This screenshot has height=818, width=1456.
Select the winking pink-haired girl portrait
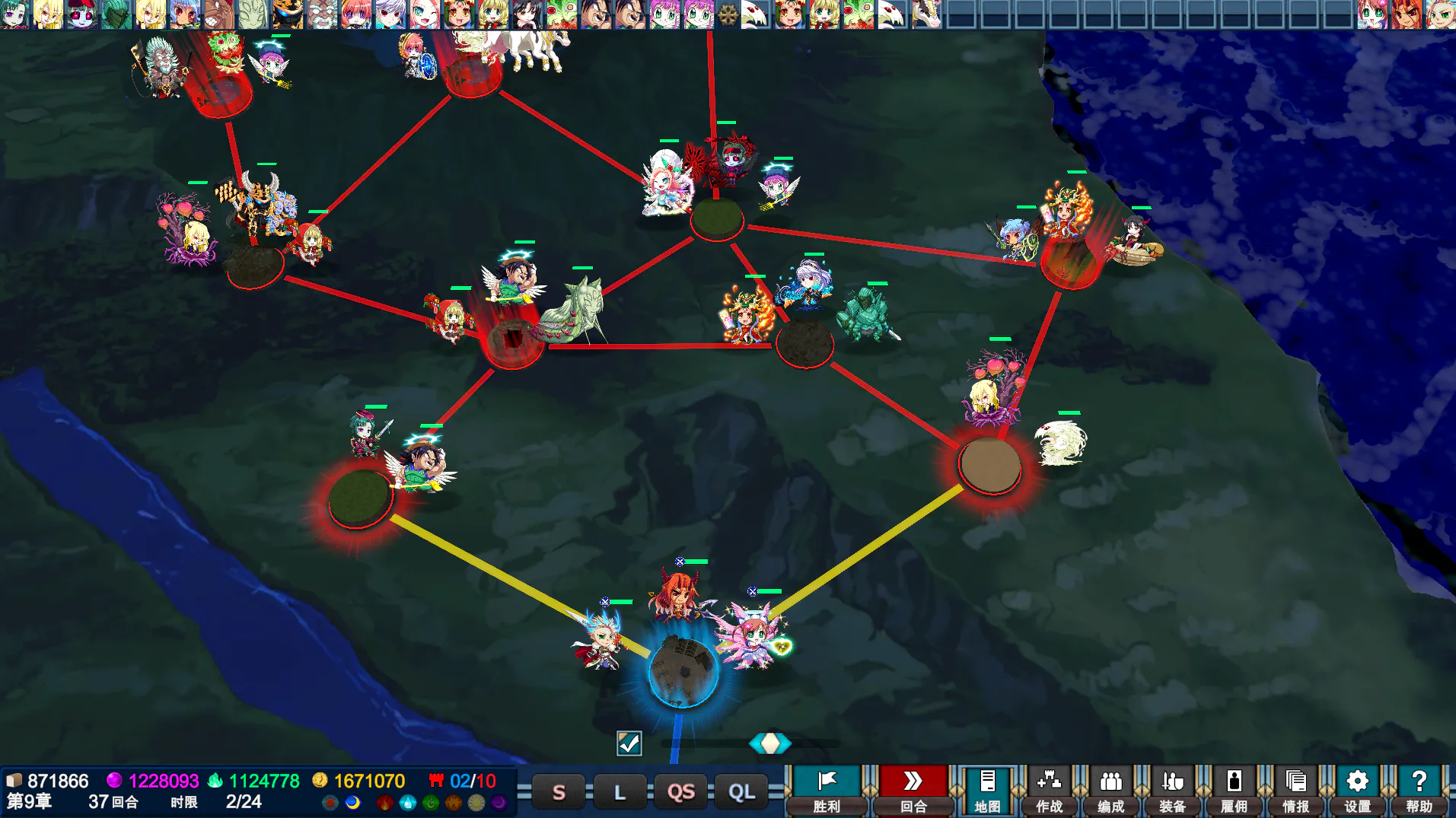[425, 14]
